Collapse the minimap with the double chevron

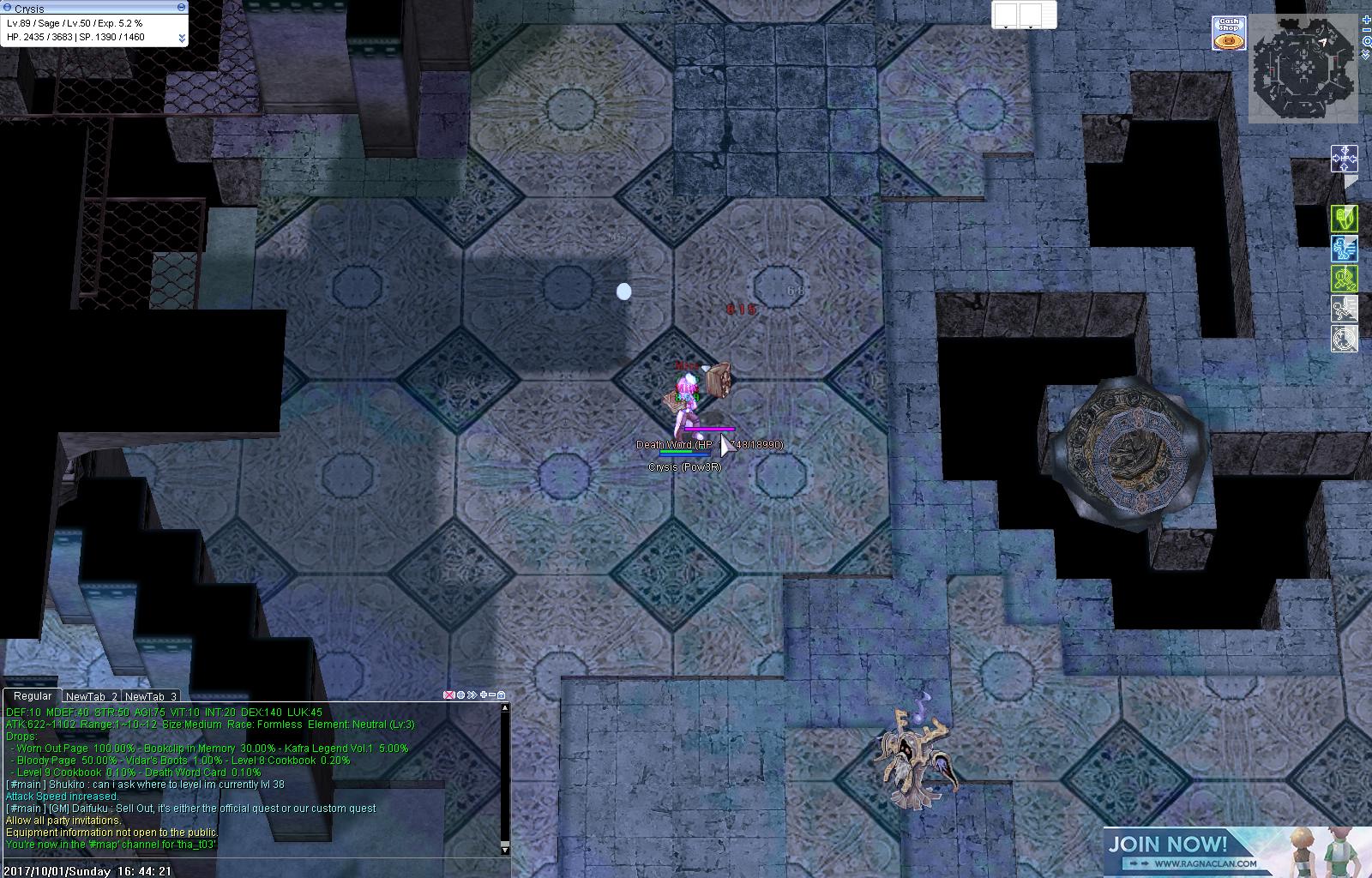[x=1365, y=55]
